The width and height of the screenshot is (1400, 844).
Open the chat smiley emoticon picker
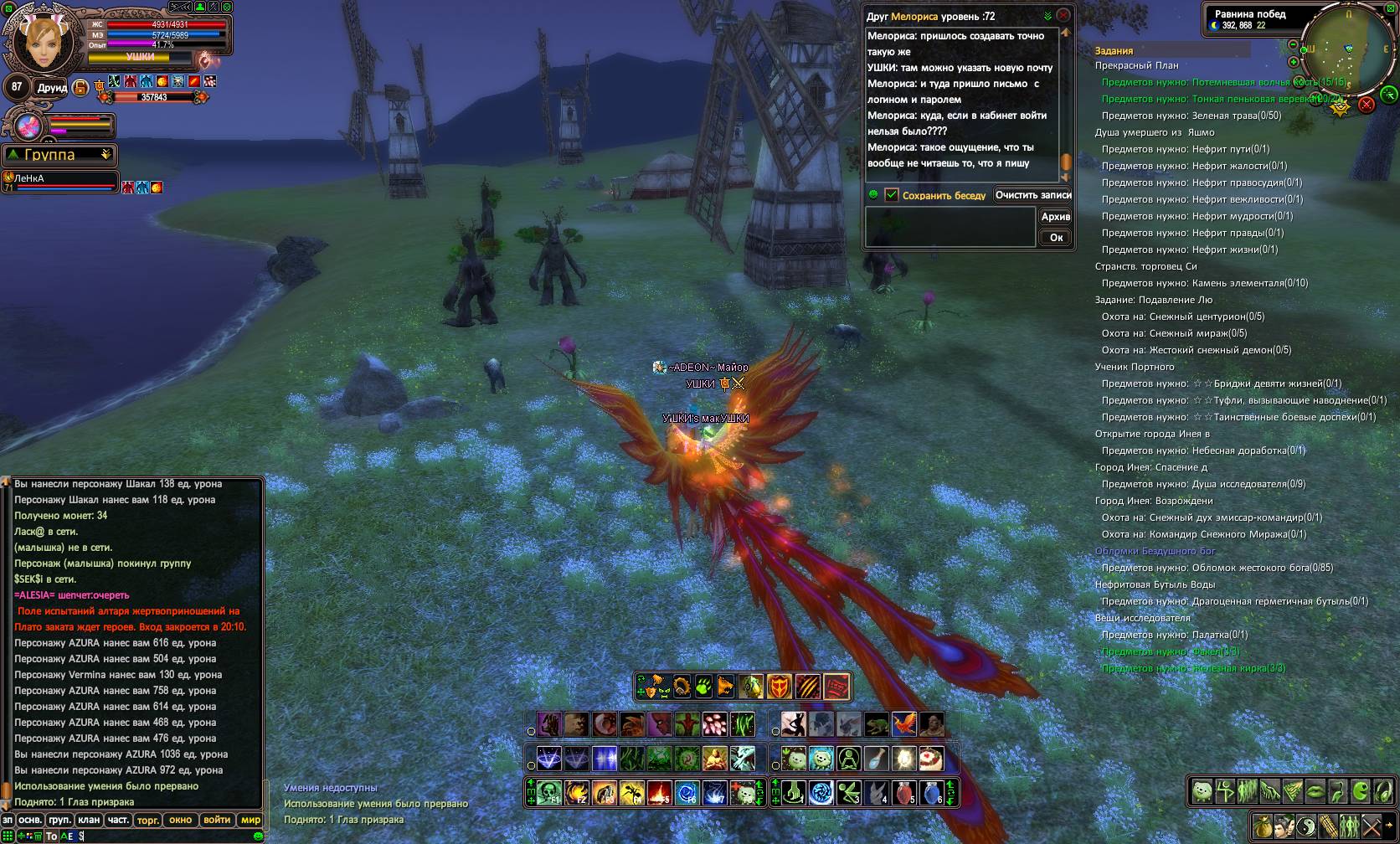(x=258, y=836)
